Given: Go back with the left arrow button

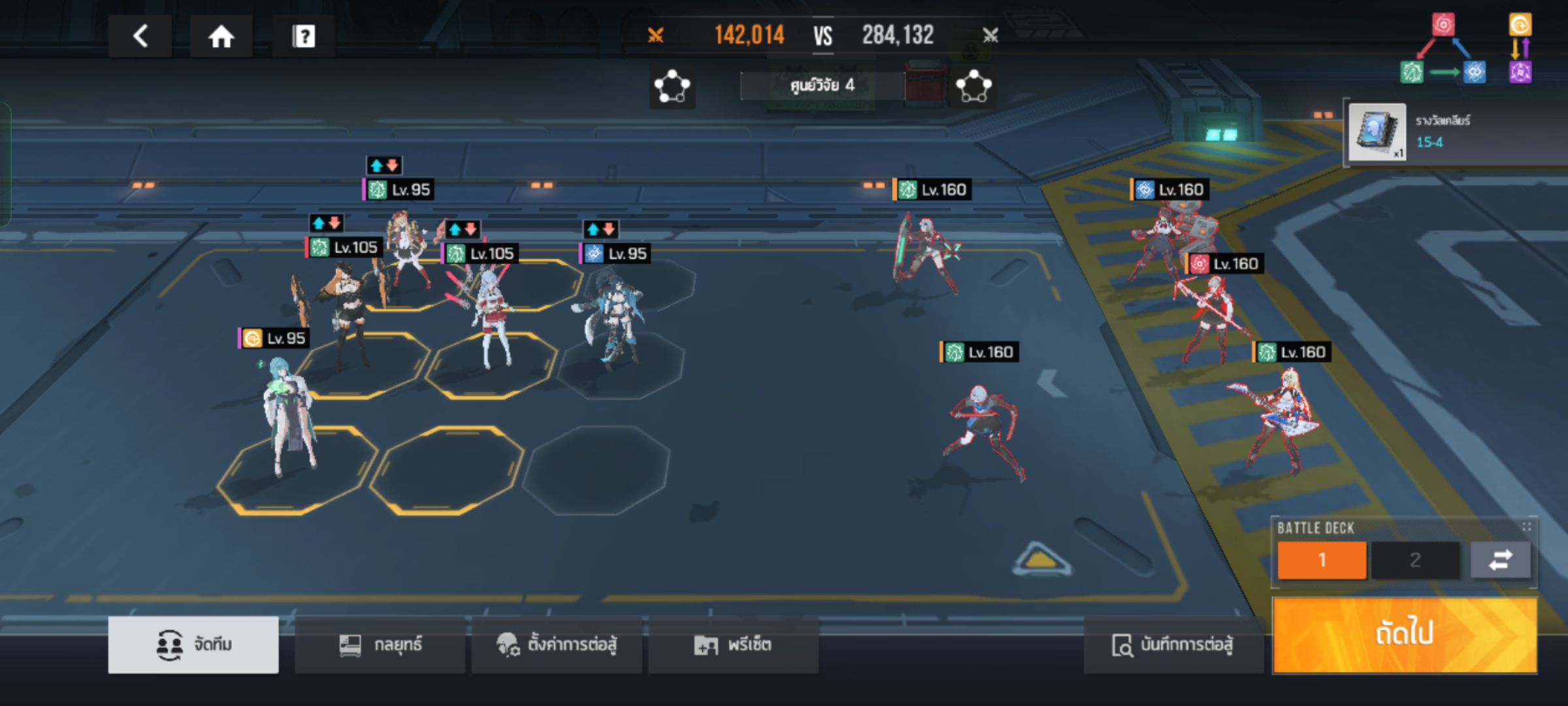Looking at the screenshot, I should tap(140, 36).
